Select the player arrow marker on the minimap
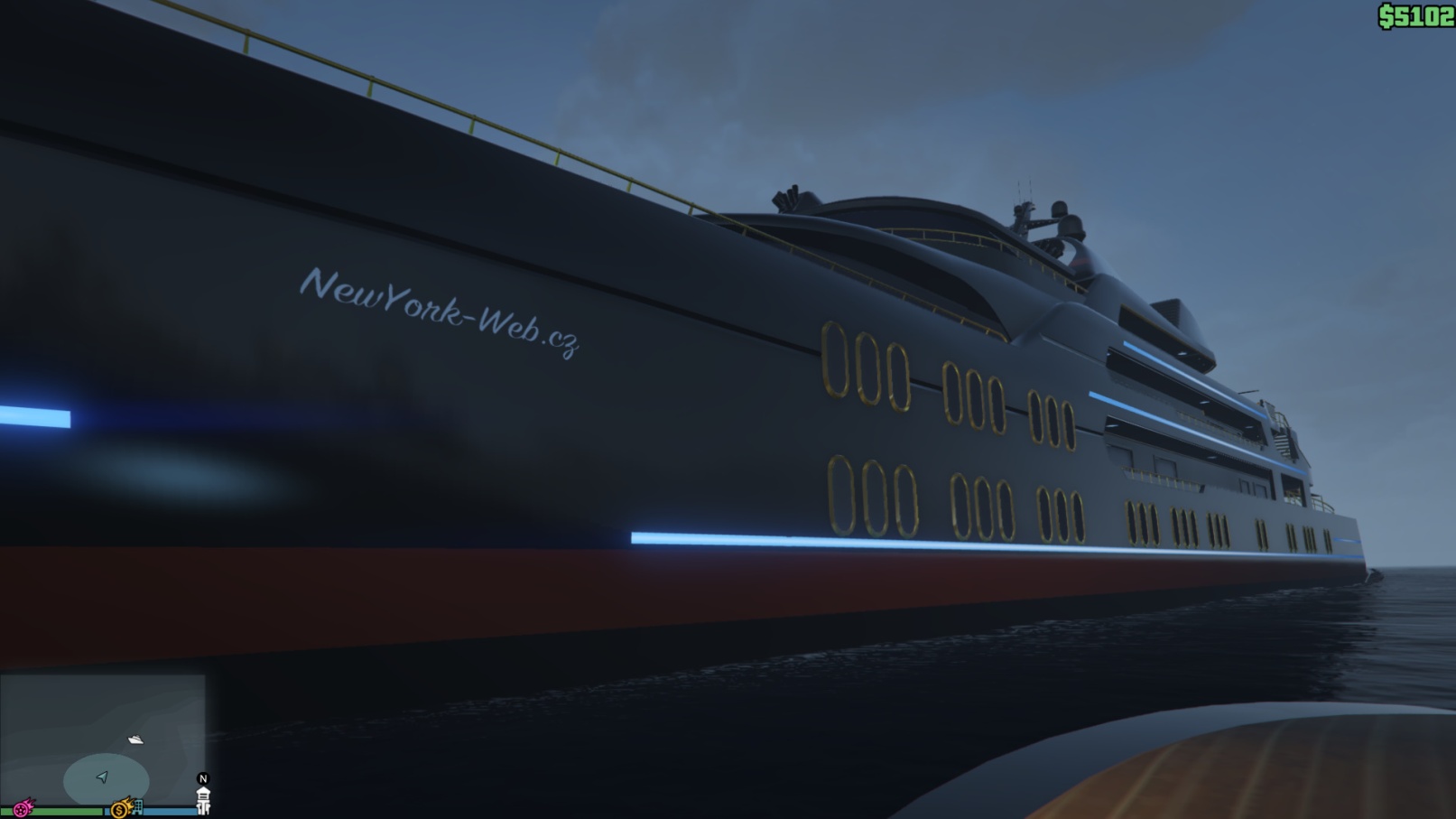 click(x=102, y=777)
